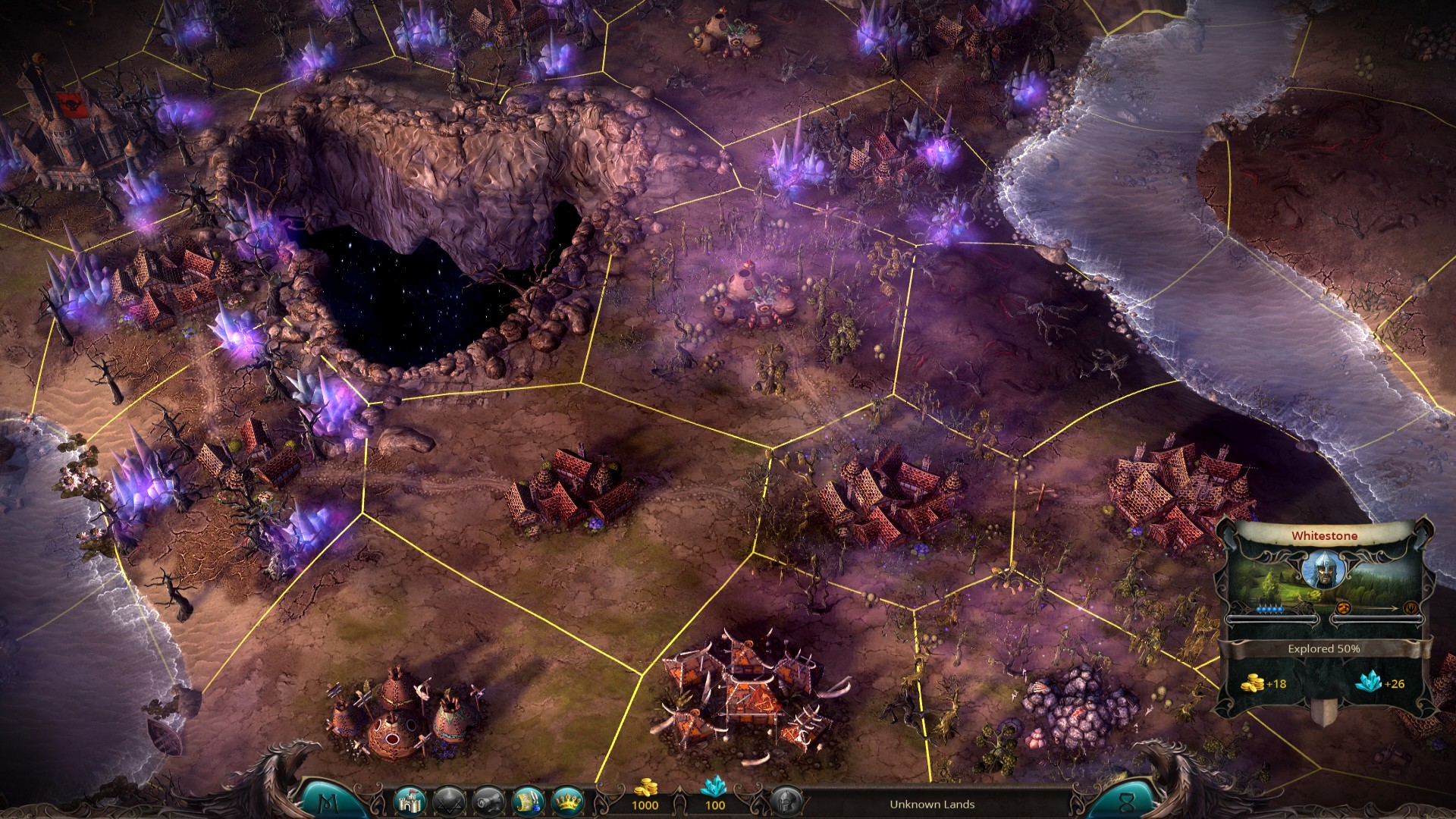
Task: Select the castle citadel icon
Action: coord(409,802)
